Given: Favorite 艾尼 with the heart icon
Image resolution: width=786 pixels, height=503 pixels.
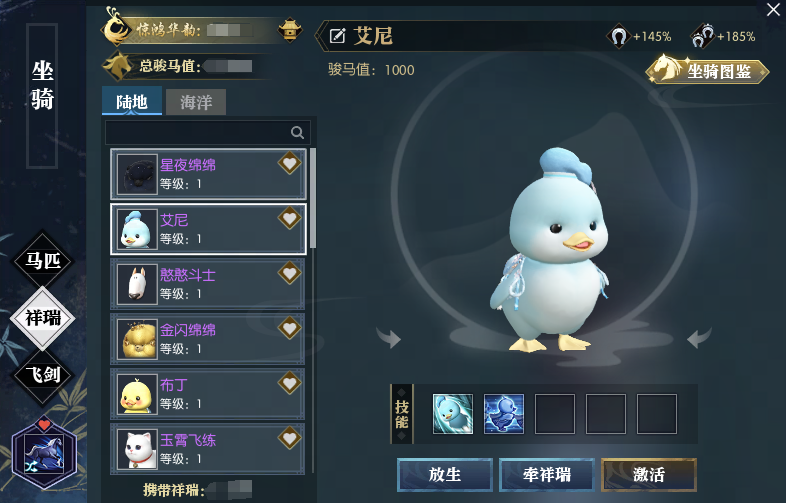Looking at the screenshot, I should pyautogui.click(x=289, y=218).
